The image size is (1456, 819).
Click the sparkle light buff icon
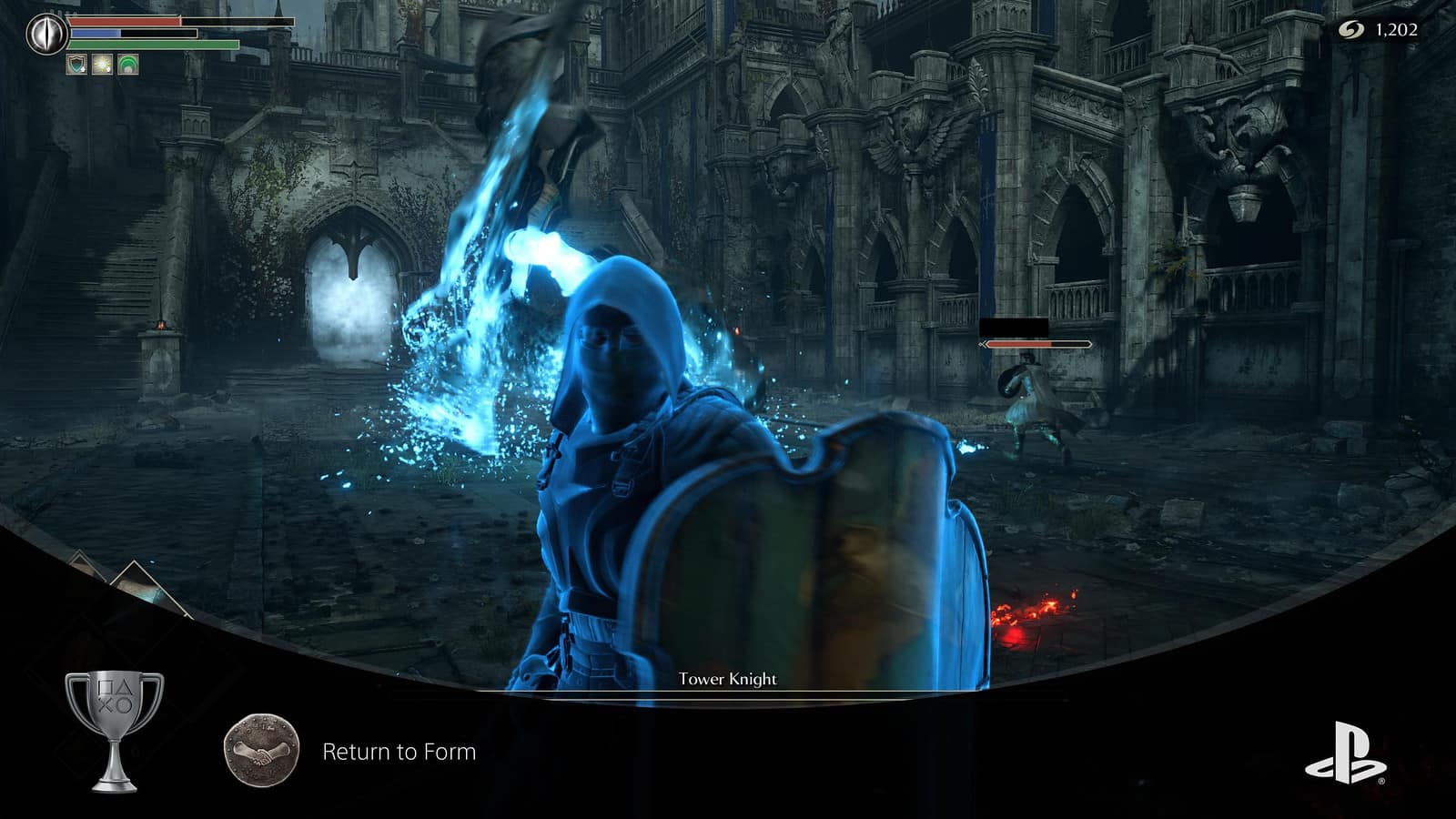[x=103, y=64]
